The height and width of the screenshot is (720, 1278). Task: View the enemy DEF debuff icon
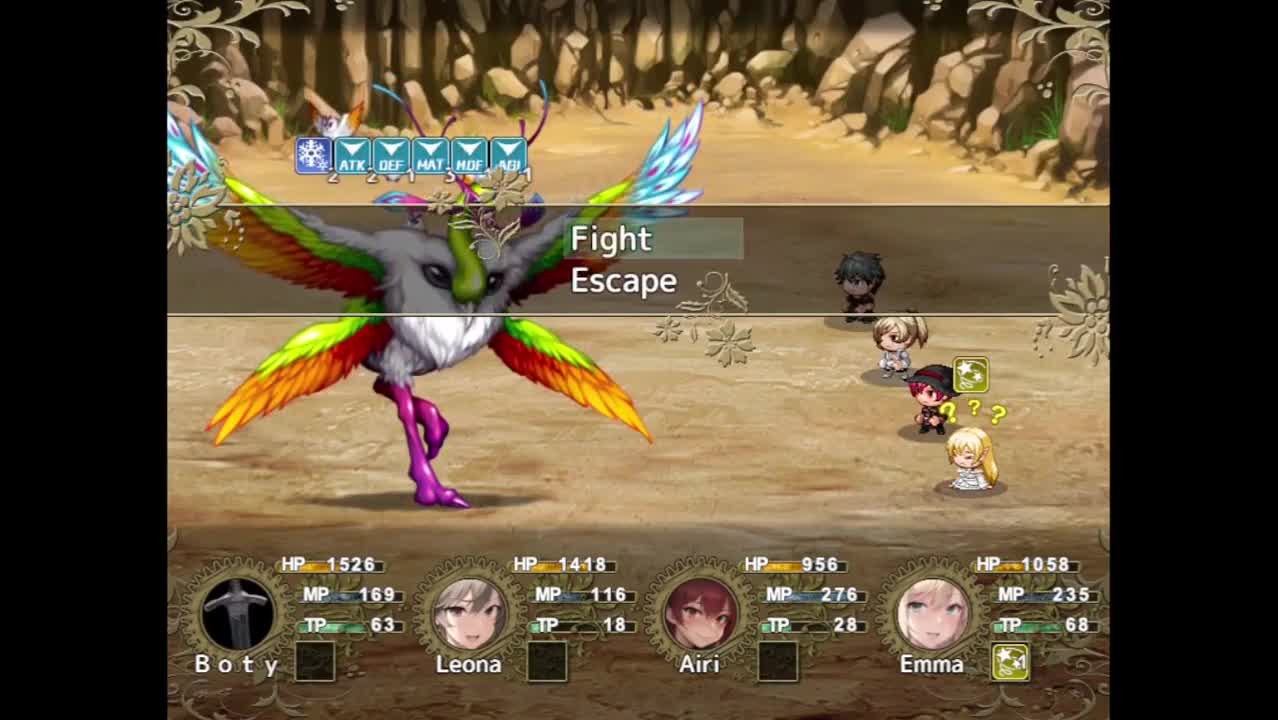click(391, 156)
